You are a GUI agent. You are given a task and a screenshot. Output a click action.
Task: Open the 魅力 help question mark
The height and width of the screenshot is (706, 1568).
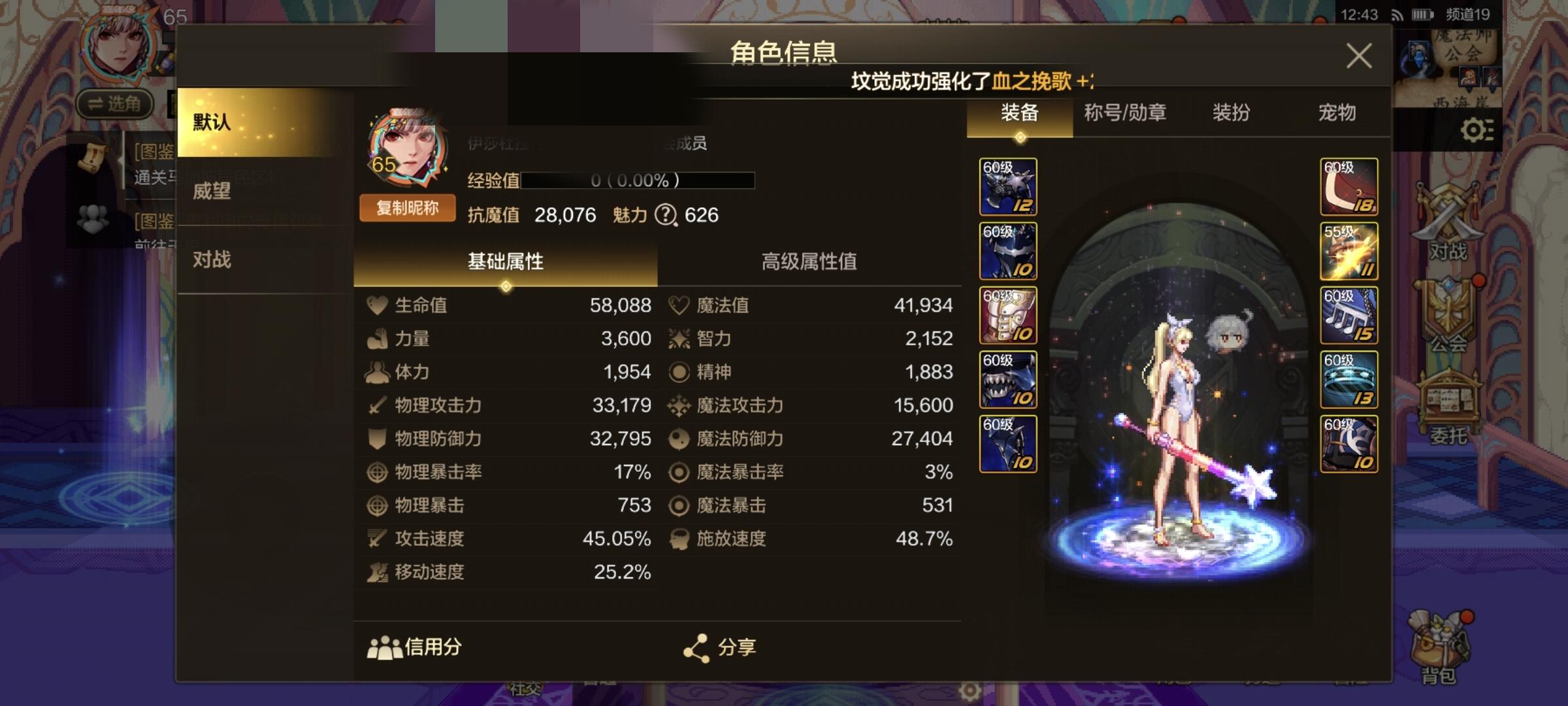click(x=665, y=215)
